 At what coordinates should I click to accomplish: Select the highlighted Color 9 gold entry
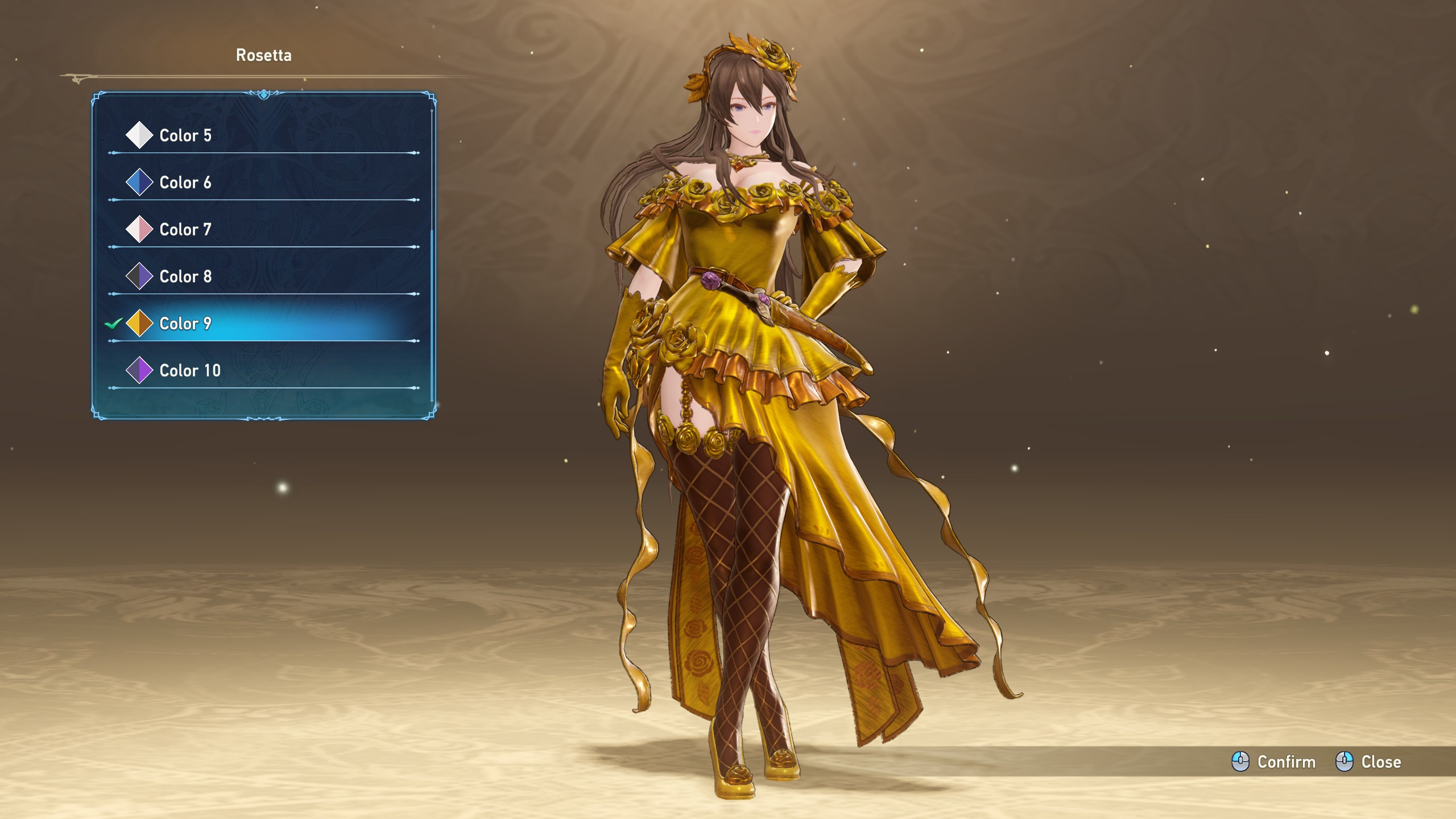tap(185, 324)
